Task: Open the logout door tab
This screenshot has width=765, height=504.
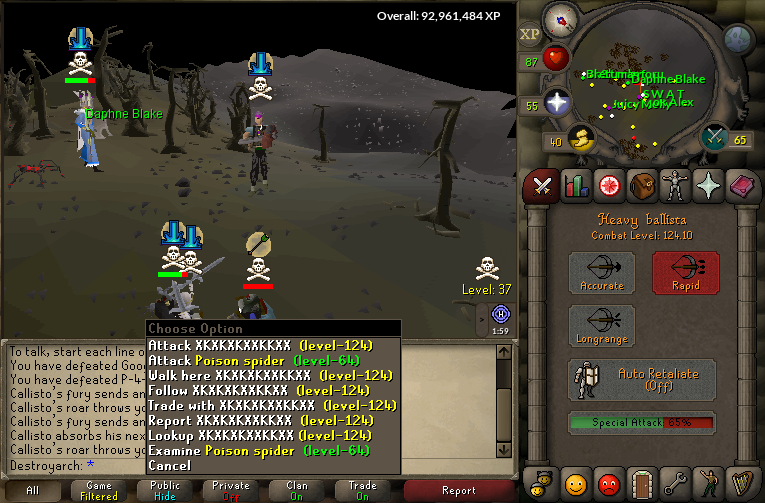Action: [642, 485]
